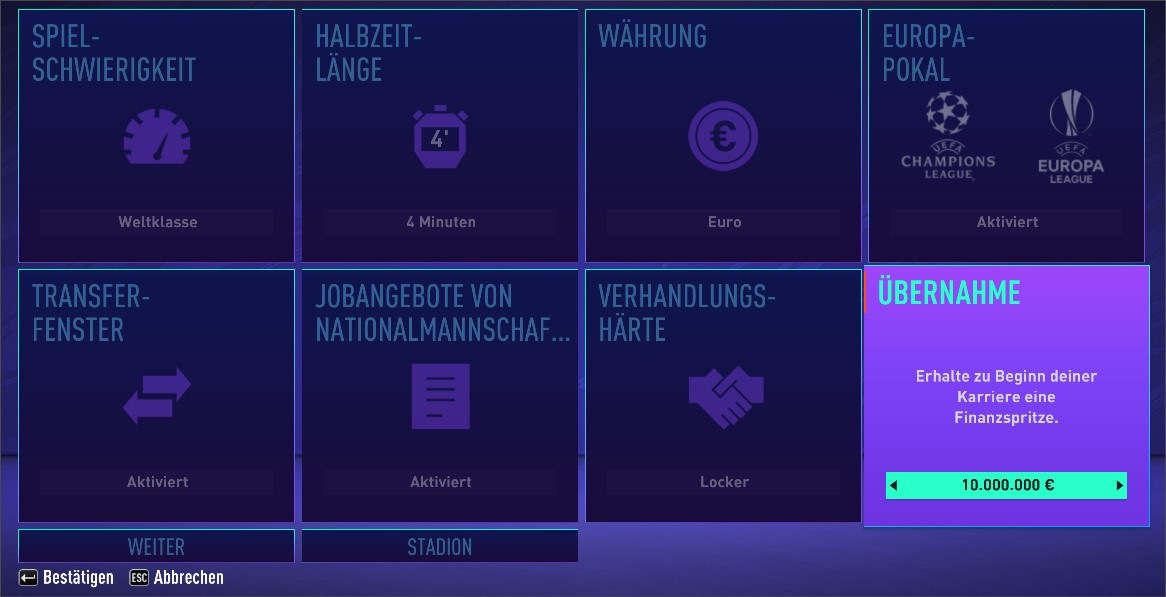Open the Halbzeitlänge setting tile
This screenshot has height=597, width=1166.
coord(439,136)
